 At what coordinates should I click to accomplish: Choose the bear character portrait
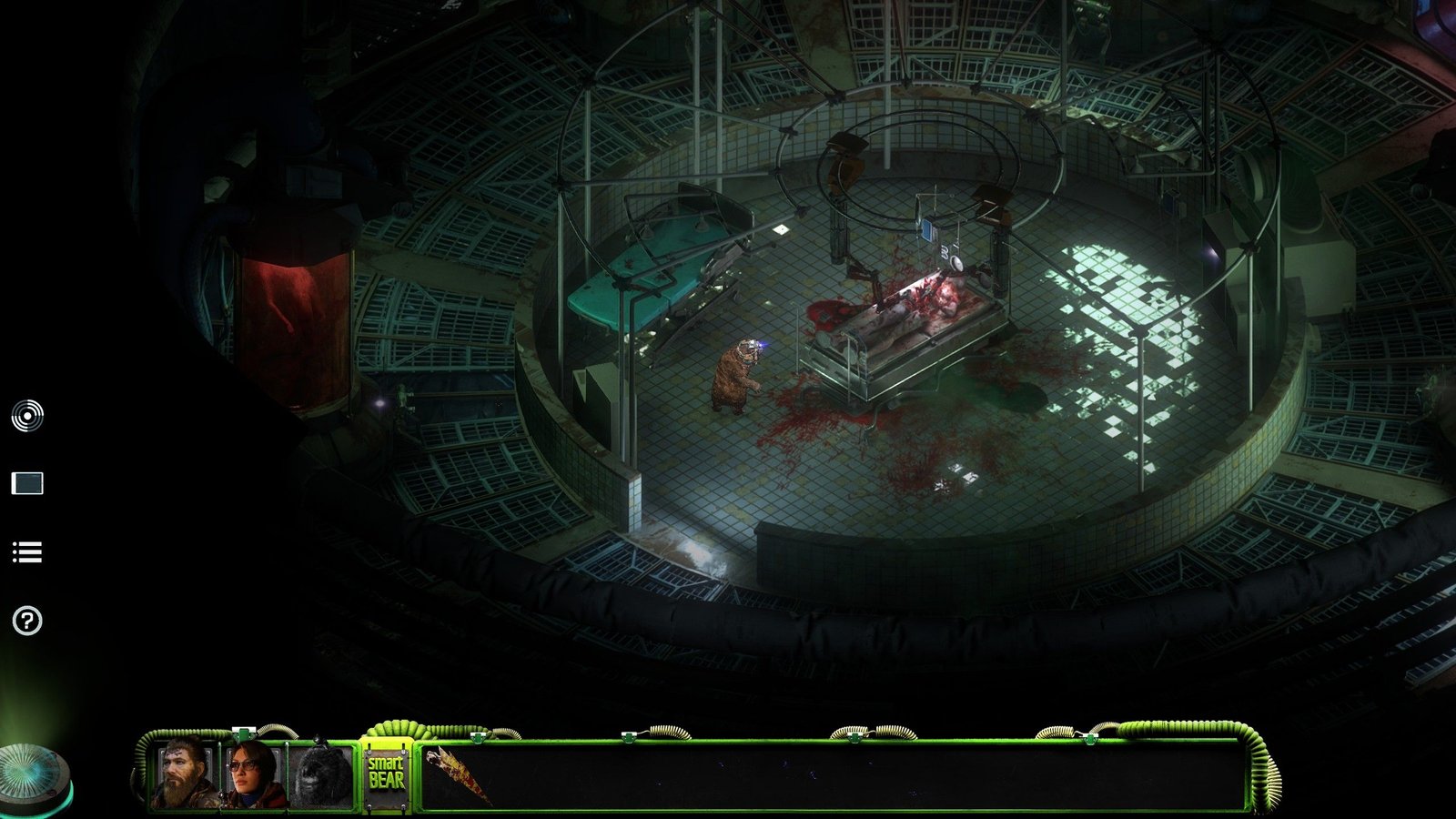pos(320,775)
